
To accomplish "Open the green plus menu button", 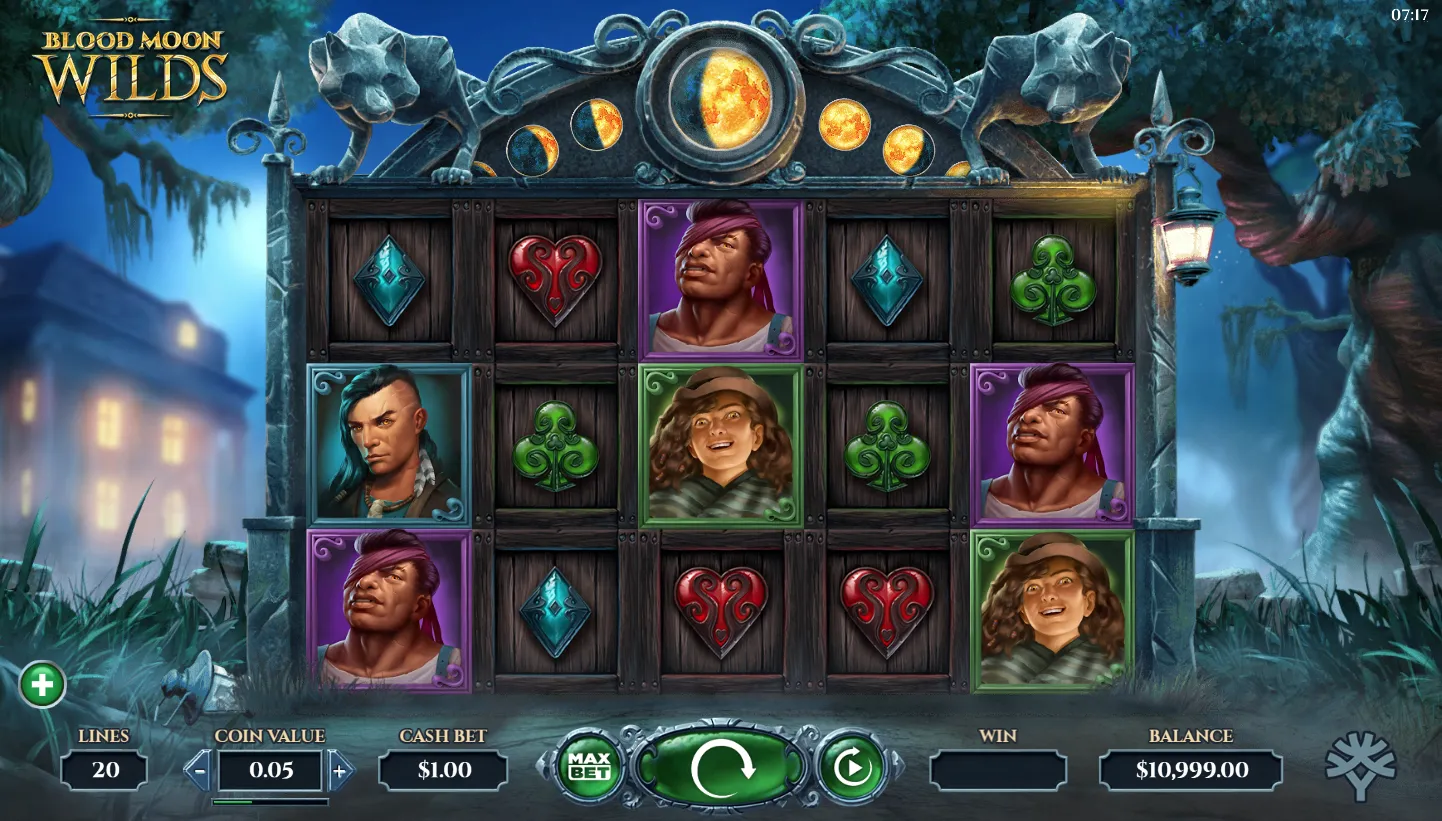I will (x=42, y=685).
